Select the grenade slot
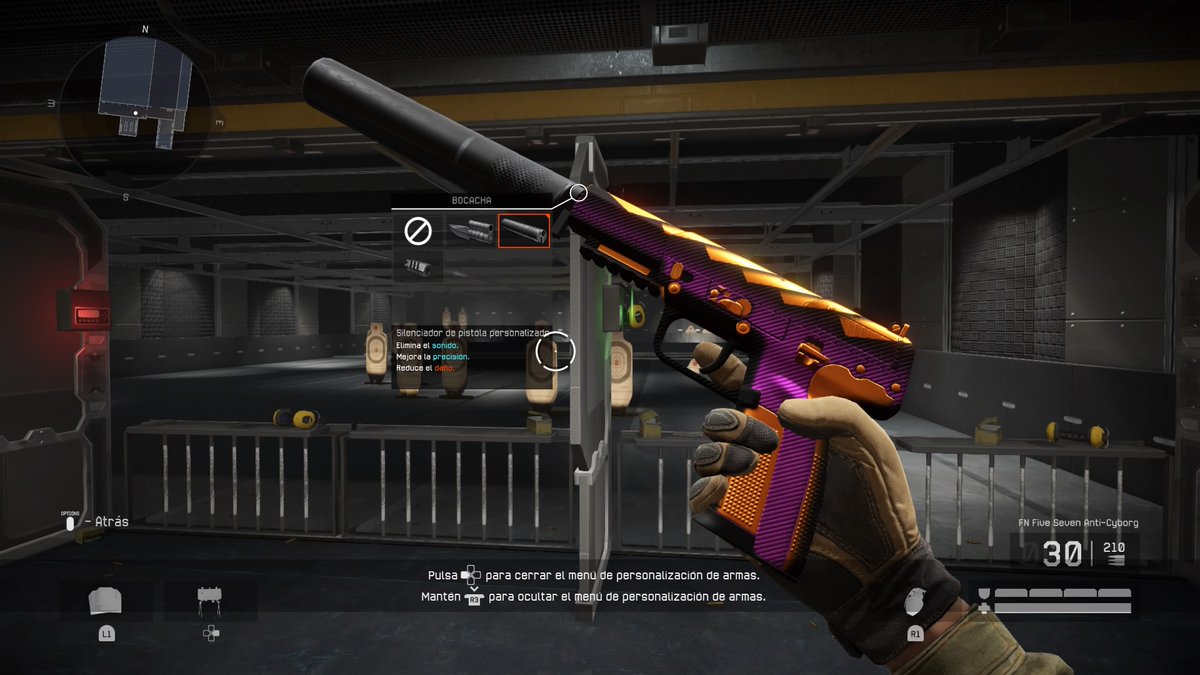This screenshot has width=1200, height=675. coord(914,602)
